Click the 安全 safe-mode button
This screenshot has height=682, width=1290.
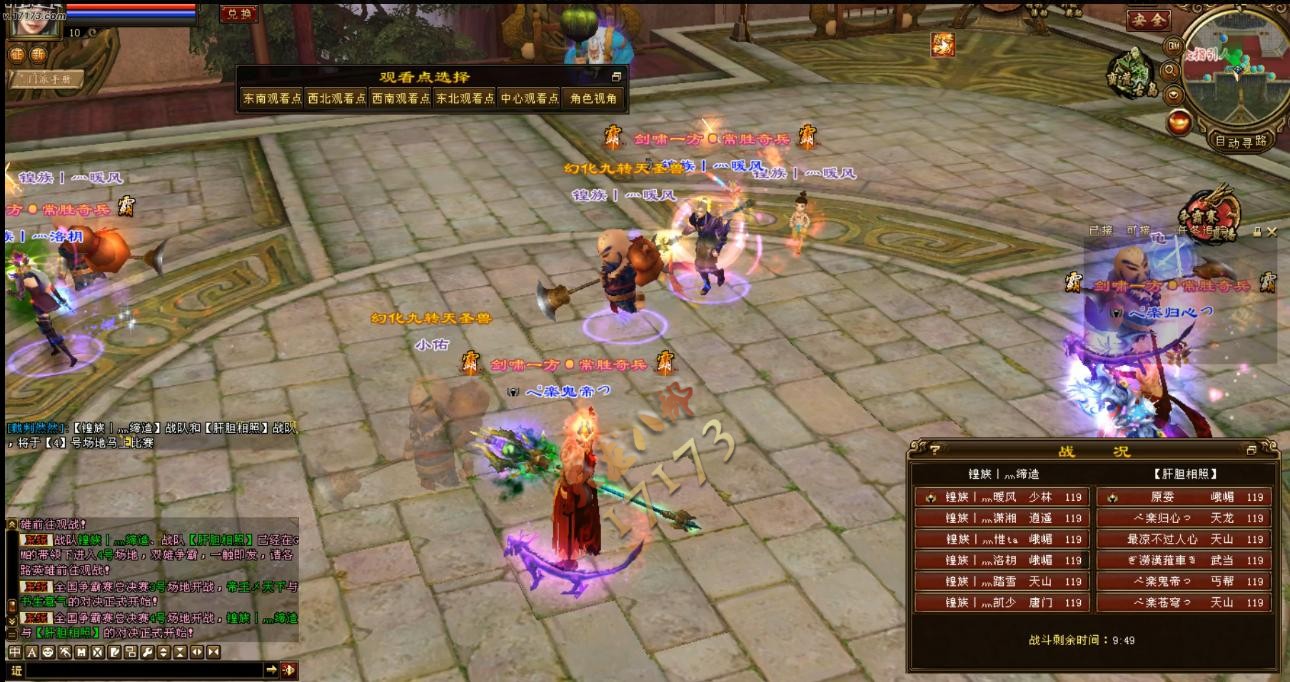[x=1147, y=19]
